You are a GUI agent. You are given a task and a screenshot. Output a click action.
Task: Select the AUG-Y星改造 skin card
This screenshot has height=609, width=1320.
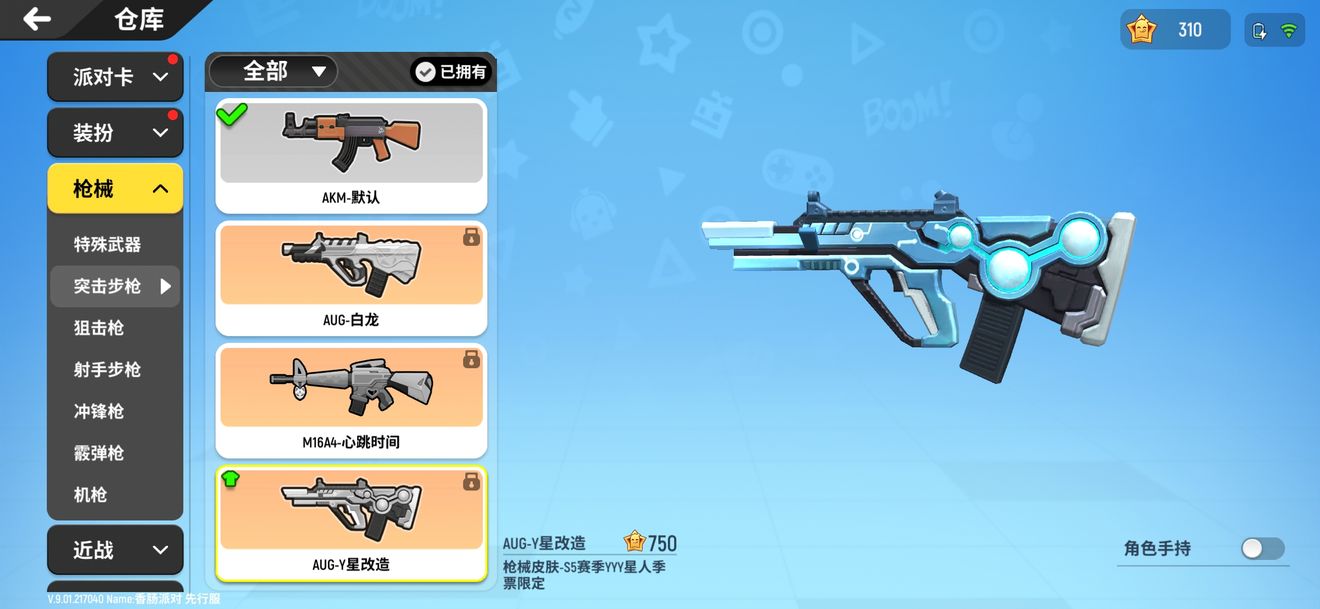pyautogui.click(x=351, y=522)
